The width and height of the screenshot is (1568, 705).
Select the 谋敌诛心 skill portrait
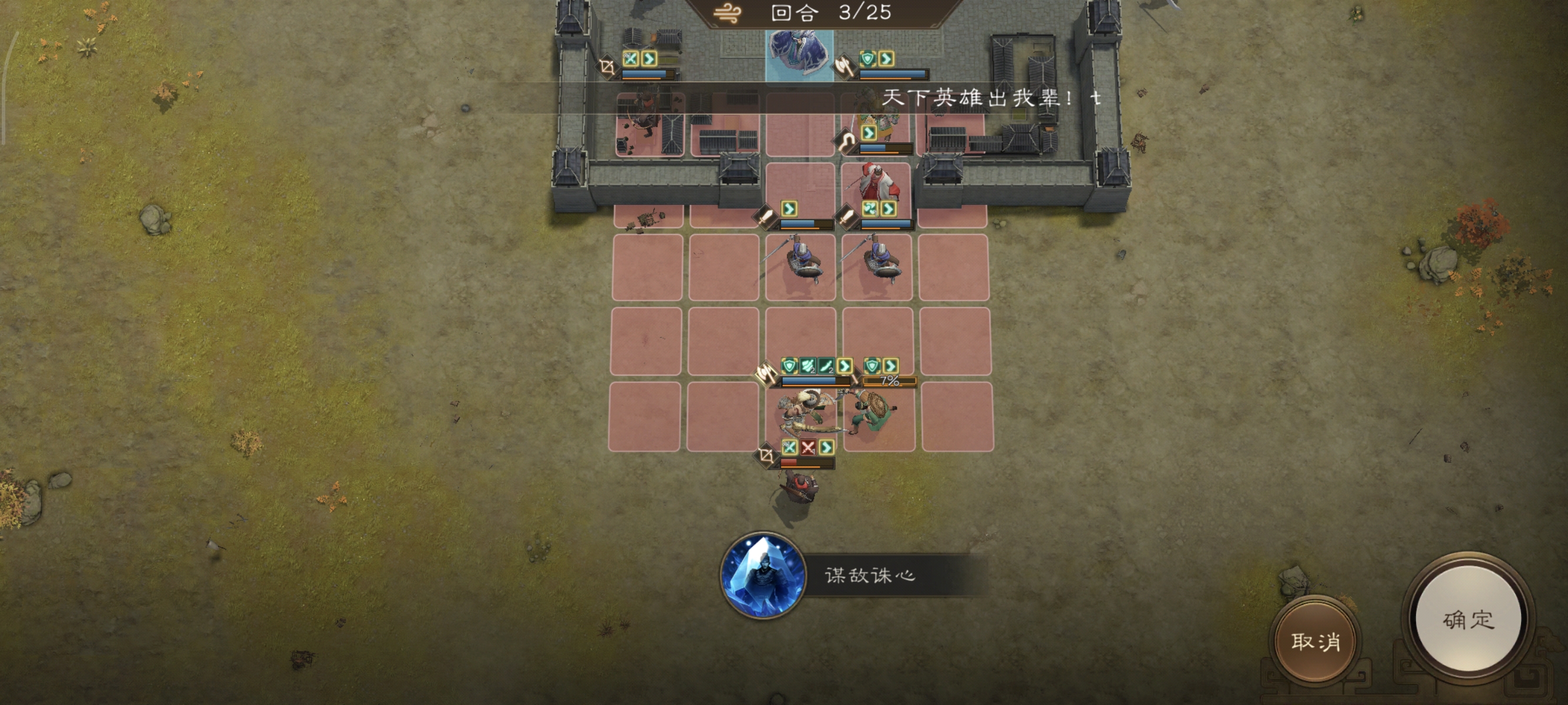763,575
